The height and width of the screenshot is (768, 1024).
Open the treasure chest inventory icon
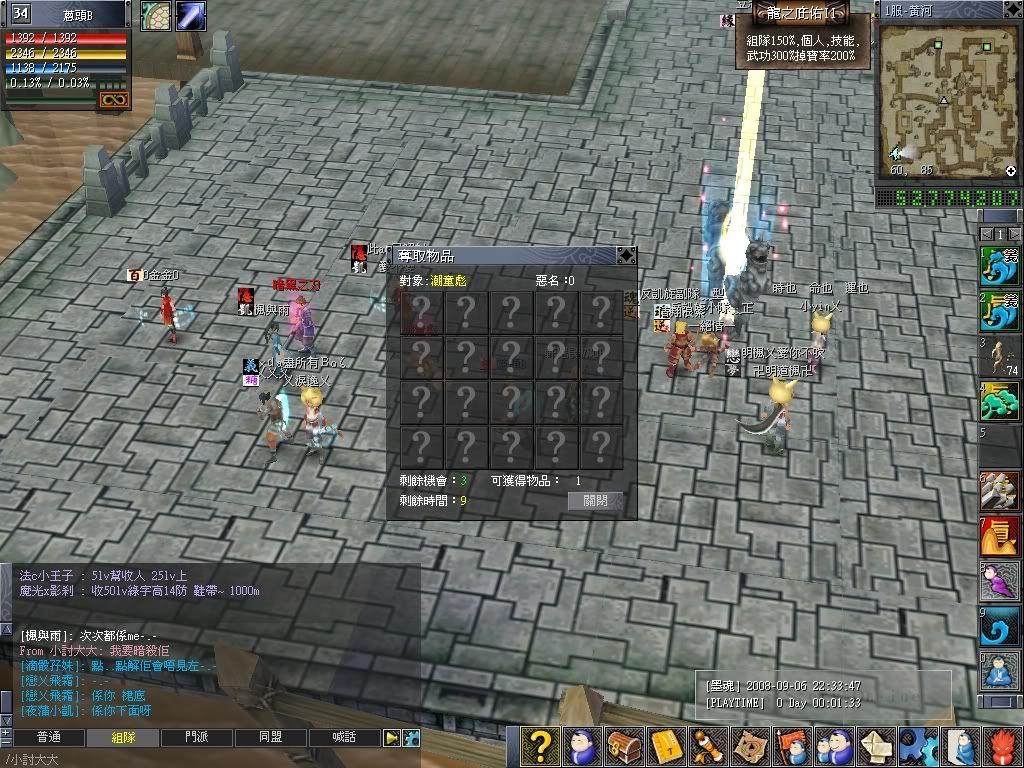tap(623, 746)
